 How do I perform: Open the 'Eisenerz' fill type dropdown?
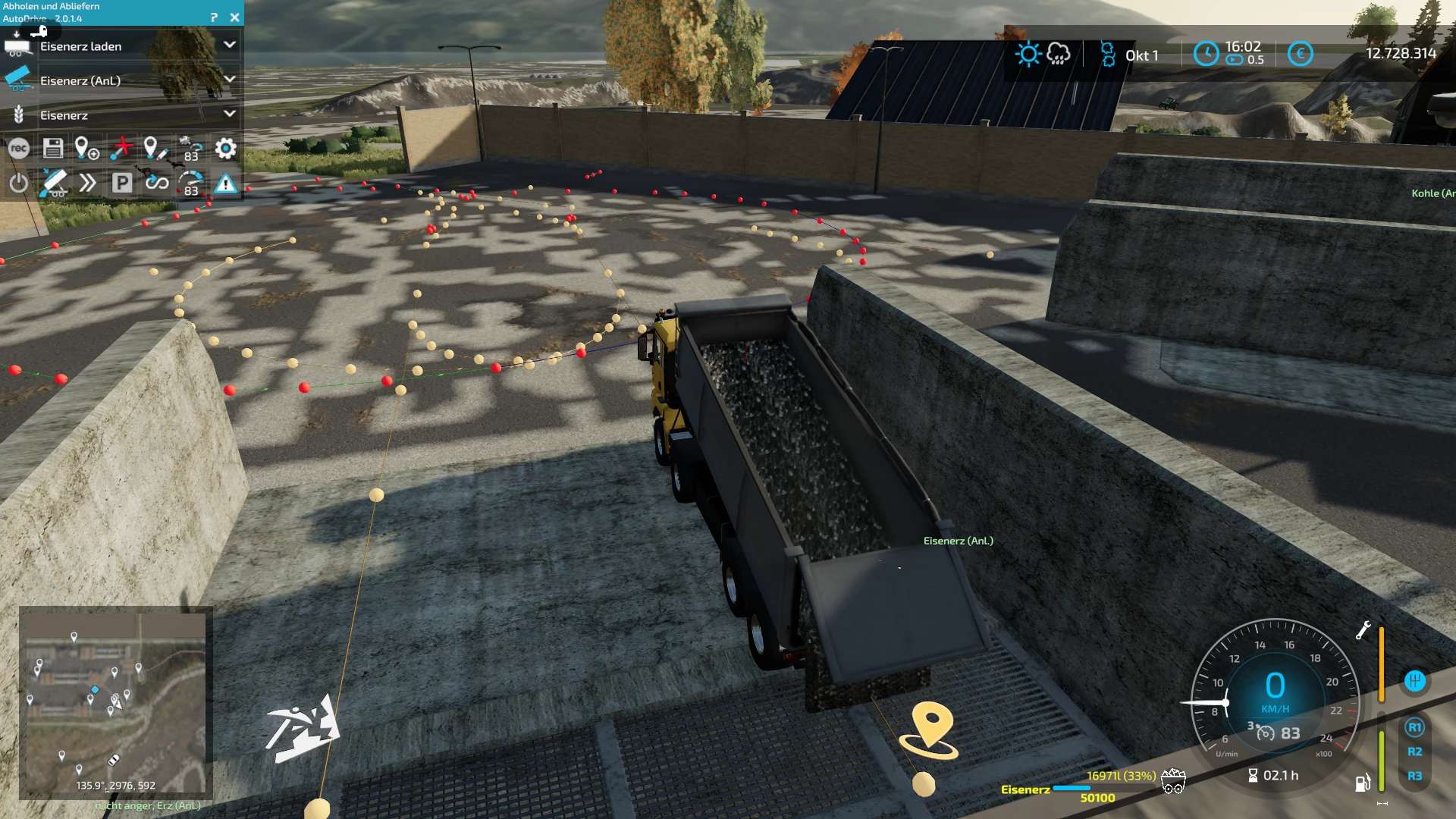coord(229,115)
